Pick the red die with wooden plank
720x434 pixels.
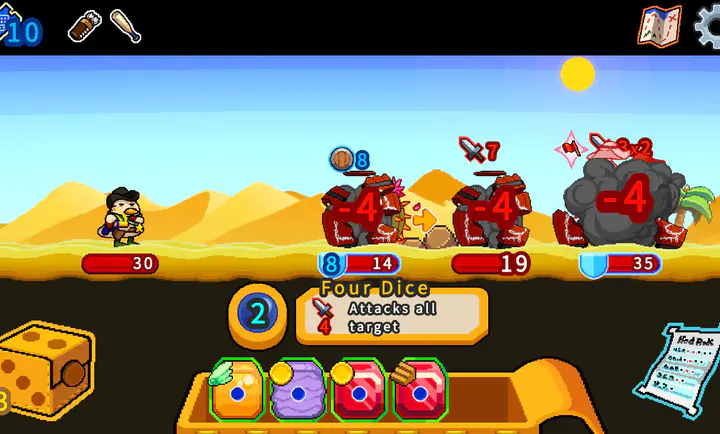(419, 390)
